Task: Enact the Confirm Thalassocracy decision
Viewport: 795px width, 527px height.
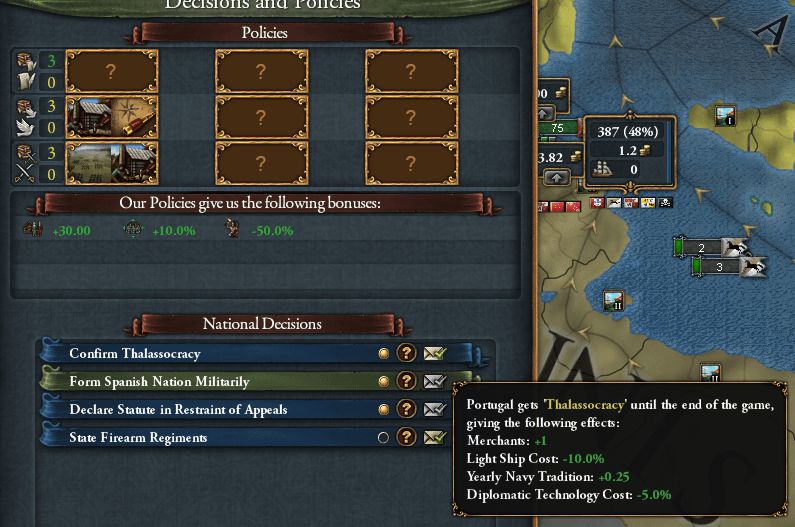Action: click(x=435, y=354)
